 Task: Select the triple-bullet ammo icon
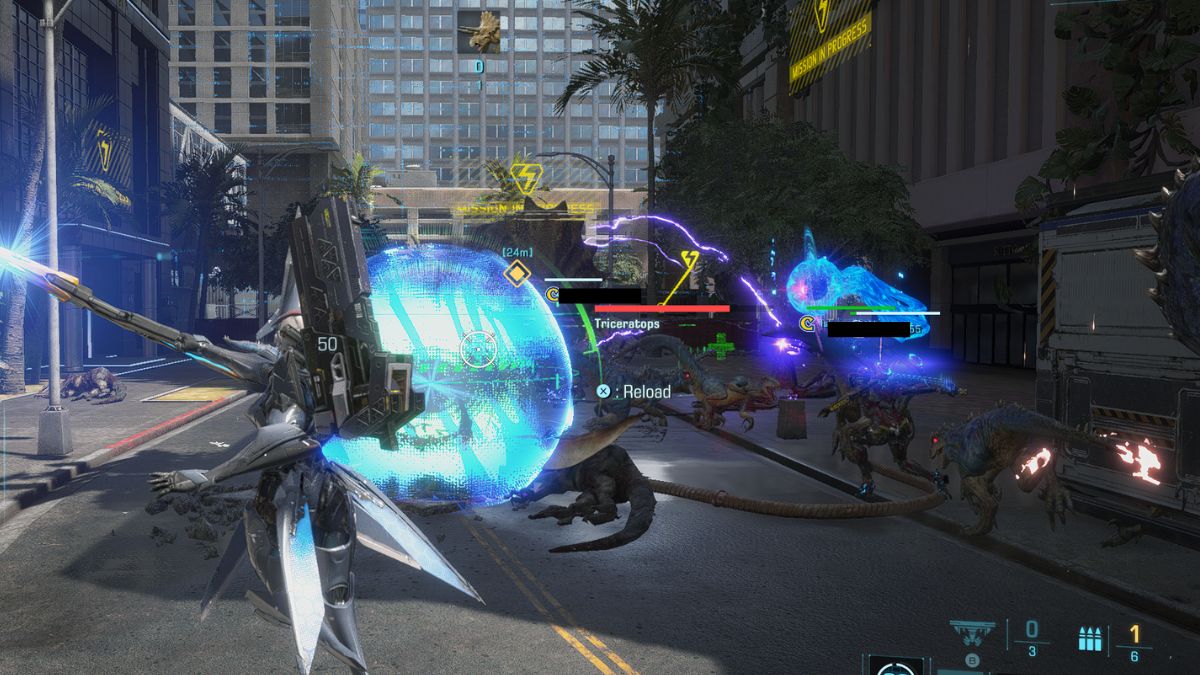pos(1090,638)
